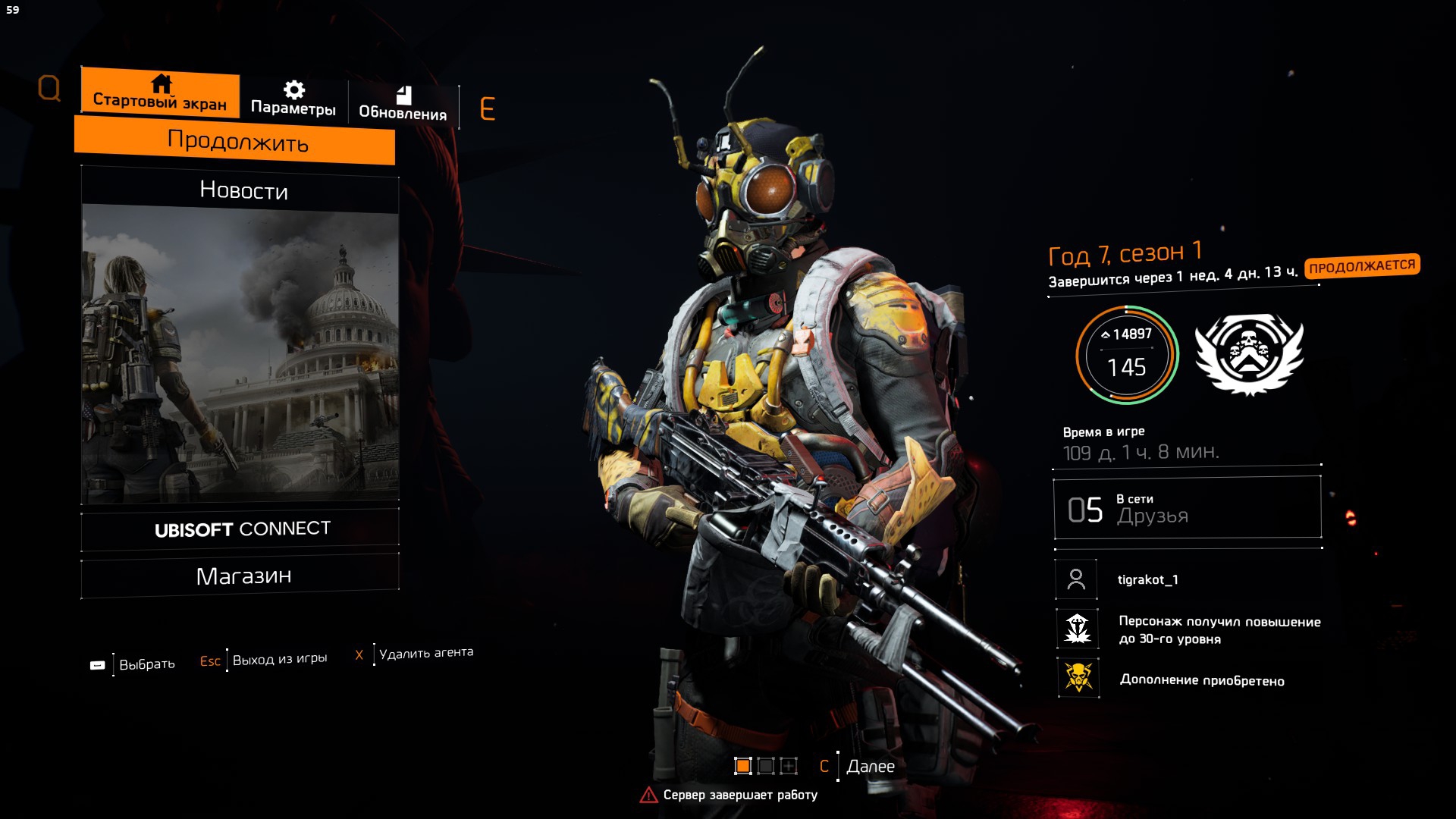
Task: Choose Выход из игры to quit
Action: tap(279, 659)
